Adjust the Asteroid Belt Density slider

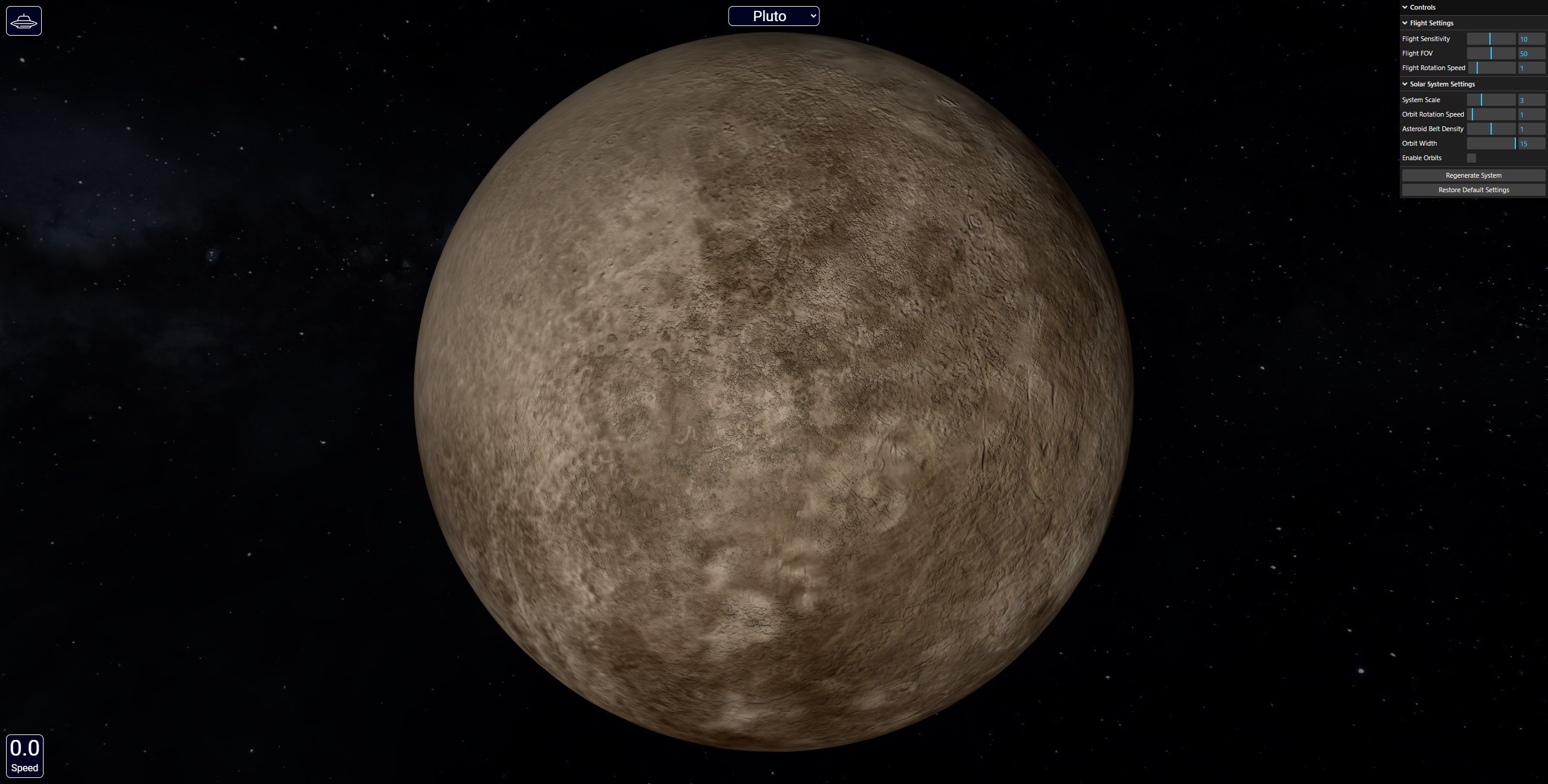1491,128
